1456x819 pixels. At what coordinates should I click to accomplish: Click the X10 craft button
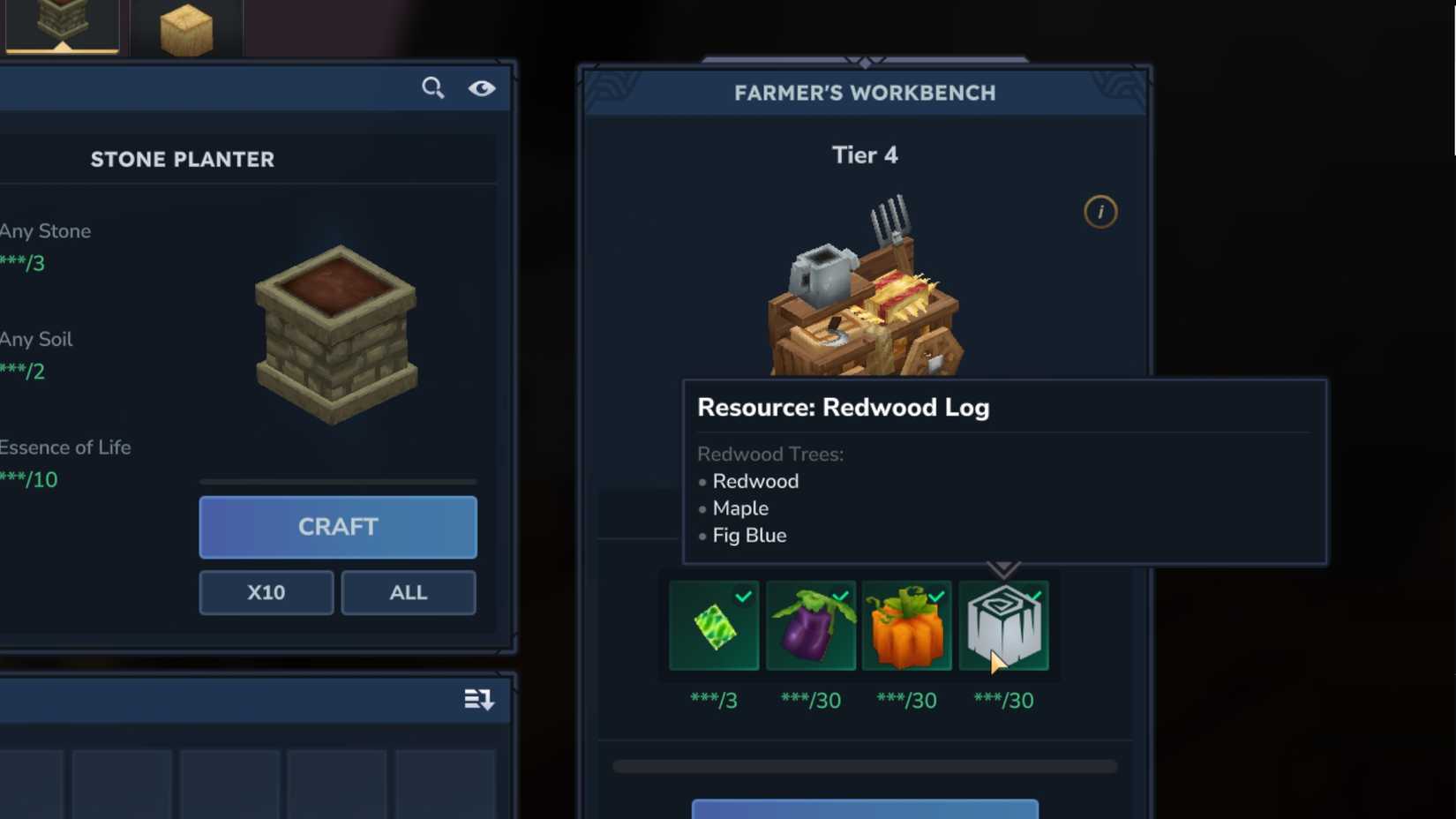[265, 592]
